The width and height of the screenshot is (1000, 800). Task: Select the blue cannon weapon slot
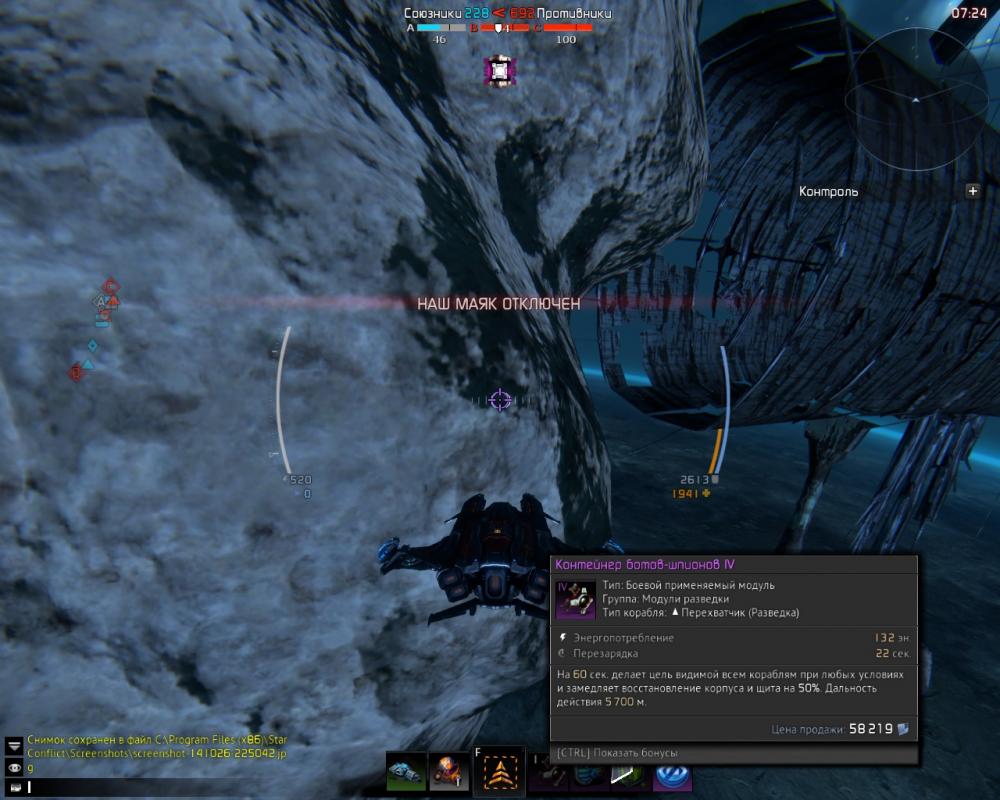point(406,774)
